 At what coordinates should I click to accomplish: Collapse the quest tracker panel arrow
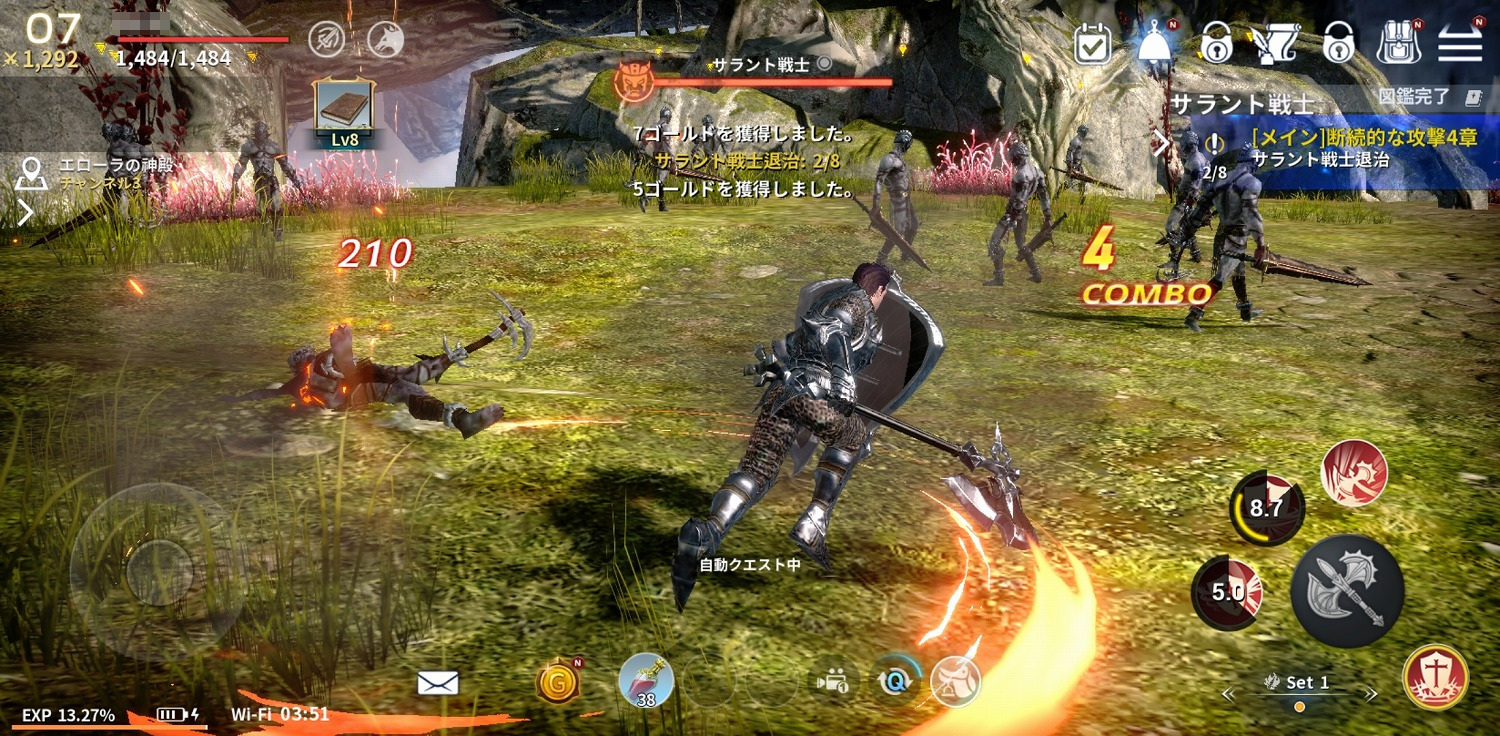[1161, 144]
